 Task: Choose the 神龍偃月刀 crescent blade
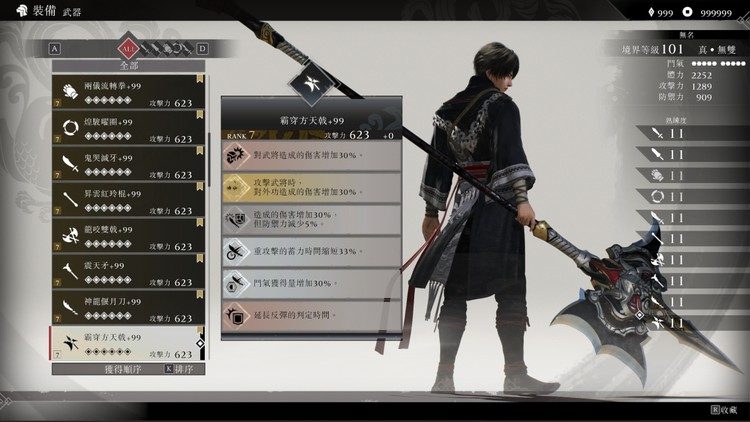128,309
